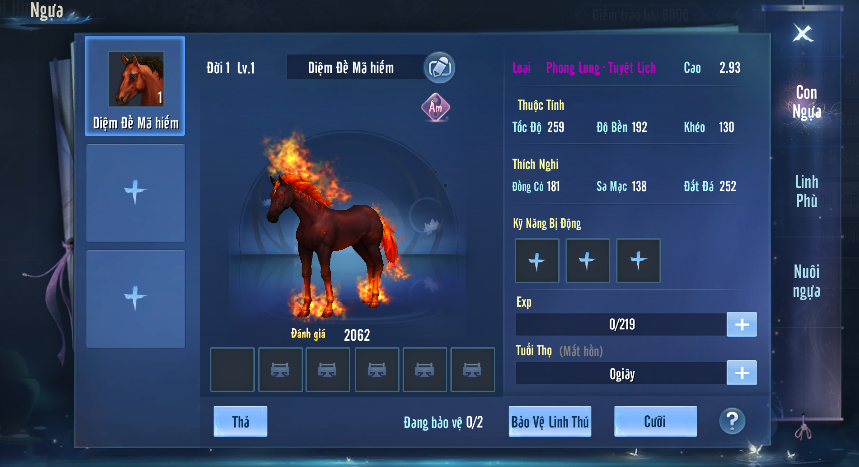Open the question mark help button
This screenshot has width=859, height=467.
[732, 421]
